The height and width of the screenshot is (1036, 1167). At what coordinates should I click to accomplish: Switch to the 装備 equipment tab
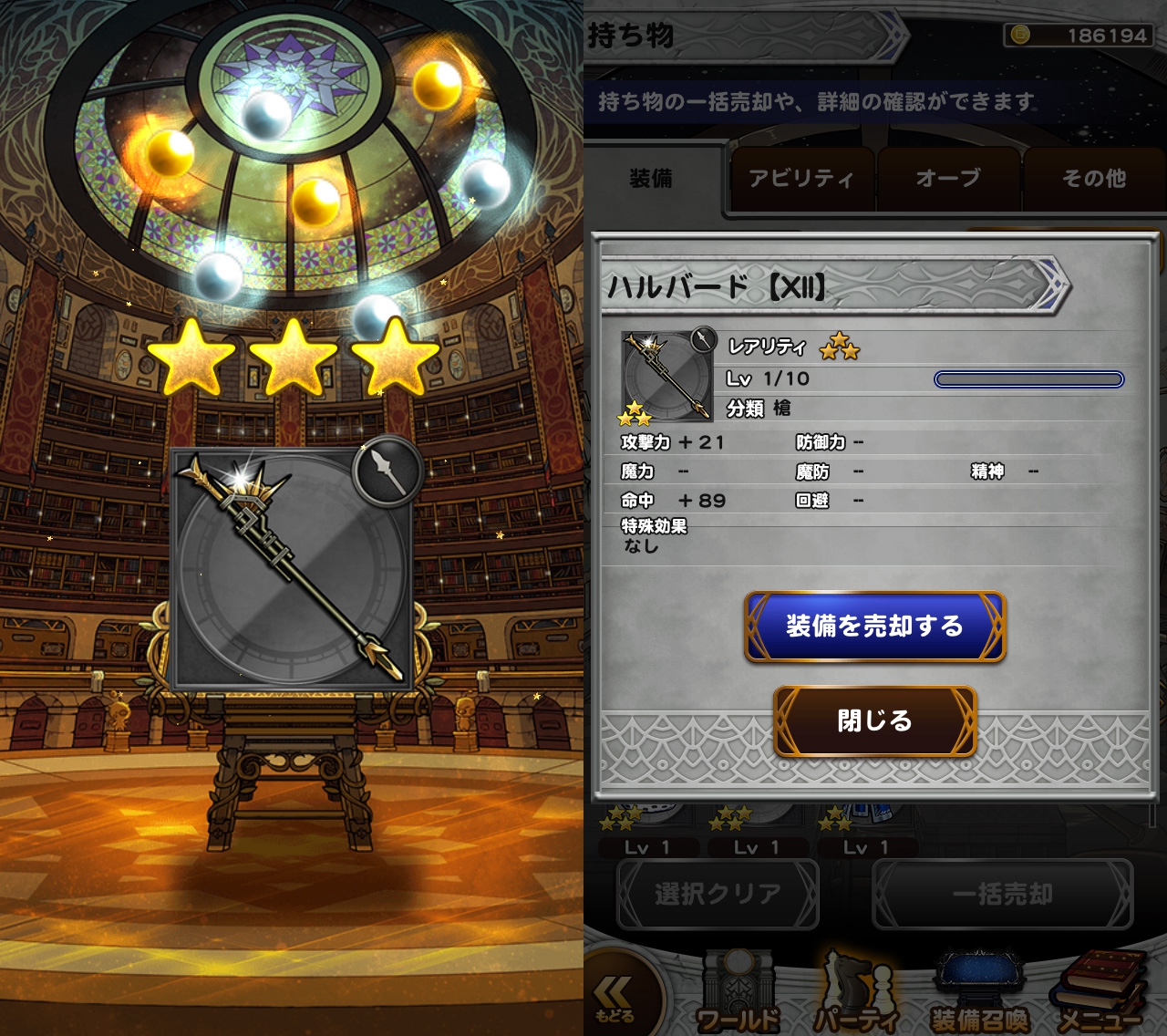(x=652, y=179)
